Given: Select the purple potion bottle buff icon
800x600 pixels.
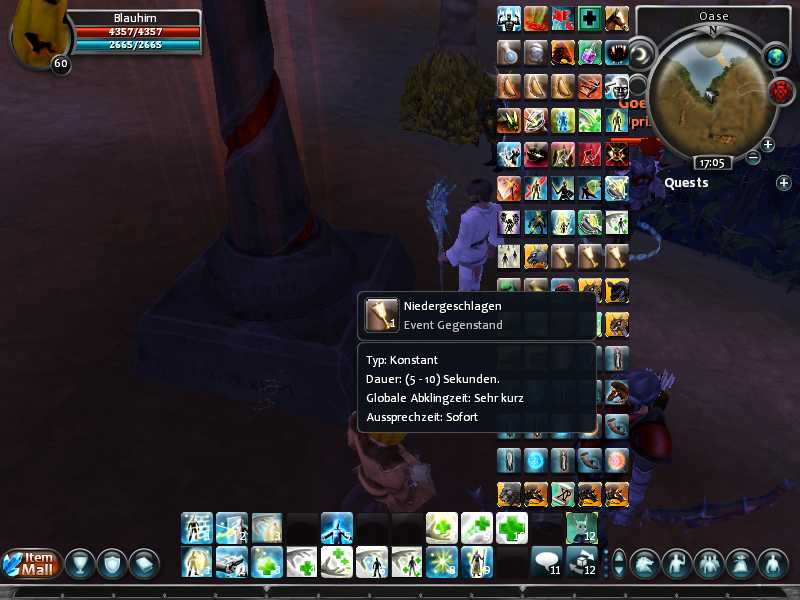Looking at the screenshot, I should [590, 52].
